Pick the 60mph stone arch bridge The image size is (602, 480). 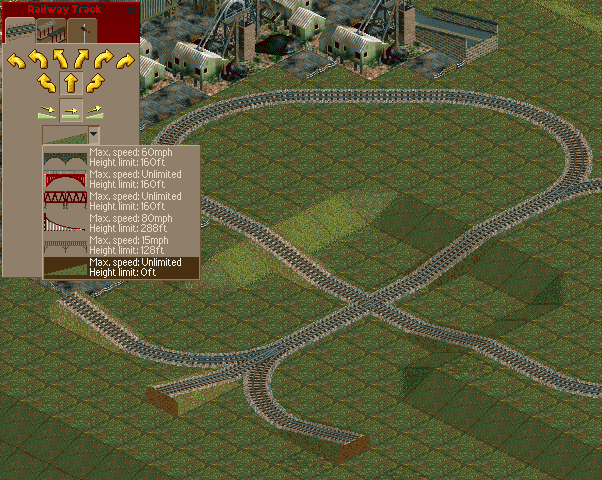[x=120, y=157]
